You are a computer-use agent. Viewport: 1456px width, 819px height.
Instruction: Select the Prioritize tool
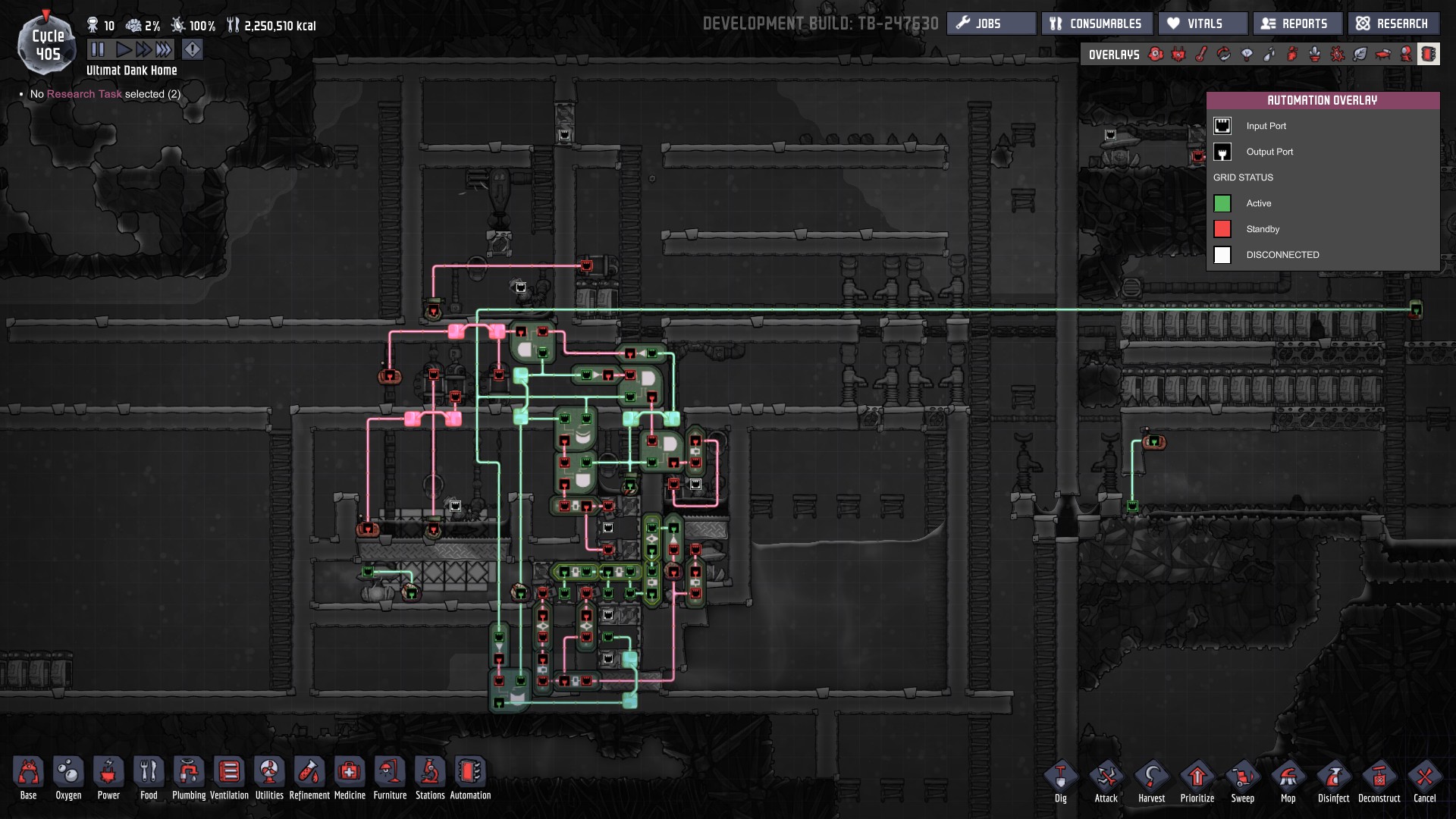1197,779
